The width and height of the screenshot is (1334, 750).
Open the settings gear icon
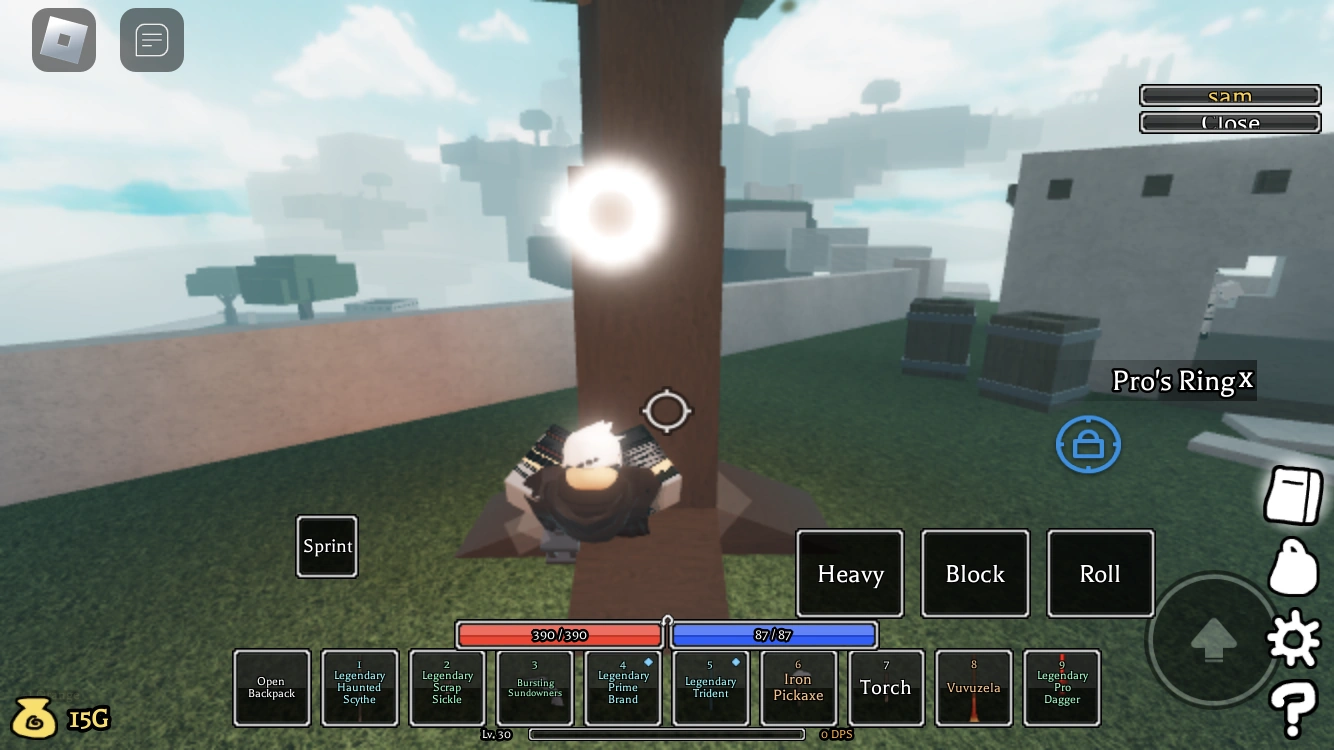pos(1292,637)
